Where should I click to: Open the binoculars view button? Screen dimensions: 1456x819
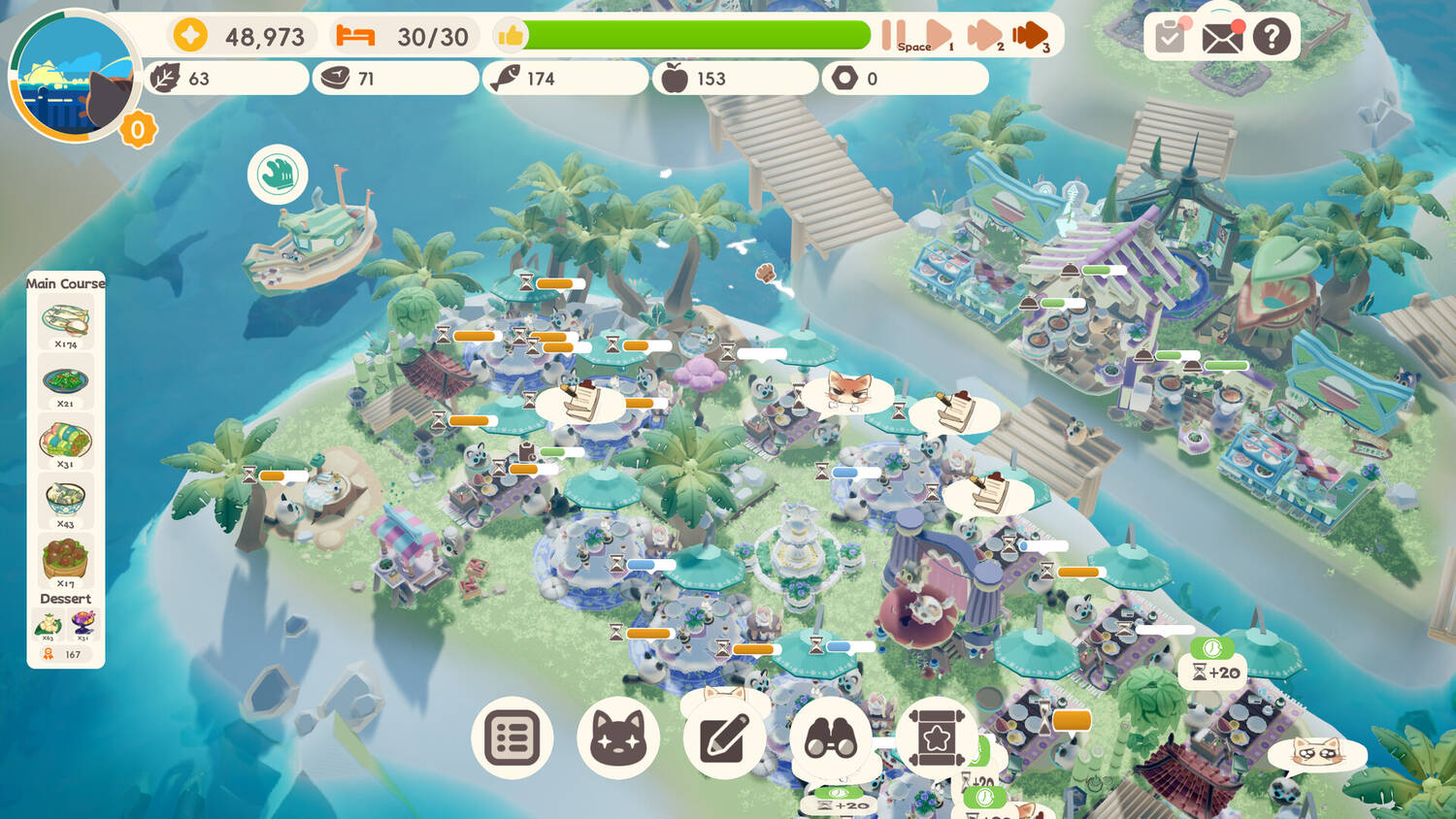pyautogui.click(x=831, y=738)
